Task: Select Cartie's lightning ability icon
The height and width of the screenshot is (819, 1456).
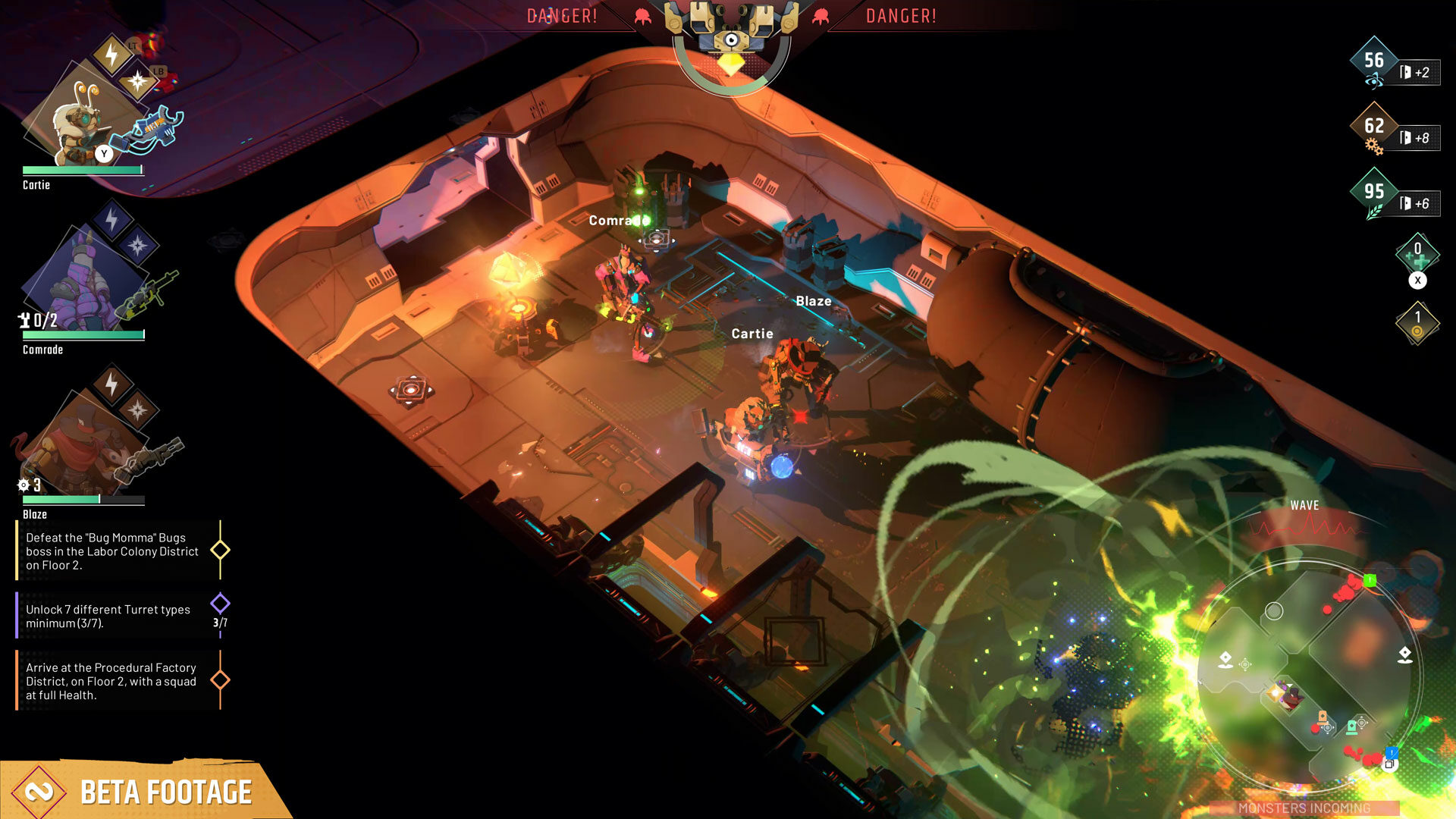Action: click(111, 55)
